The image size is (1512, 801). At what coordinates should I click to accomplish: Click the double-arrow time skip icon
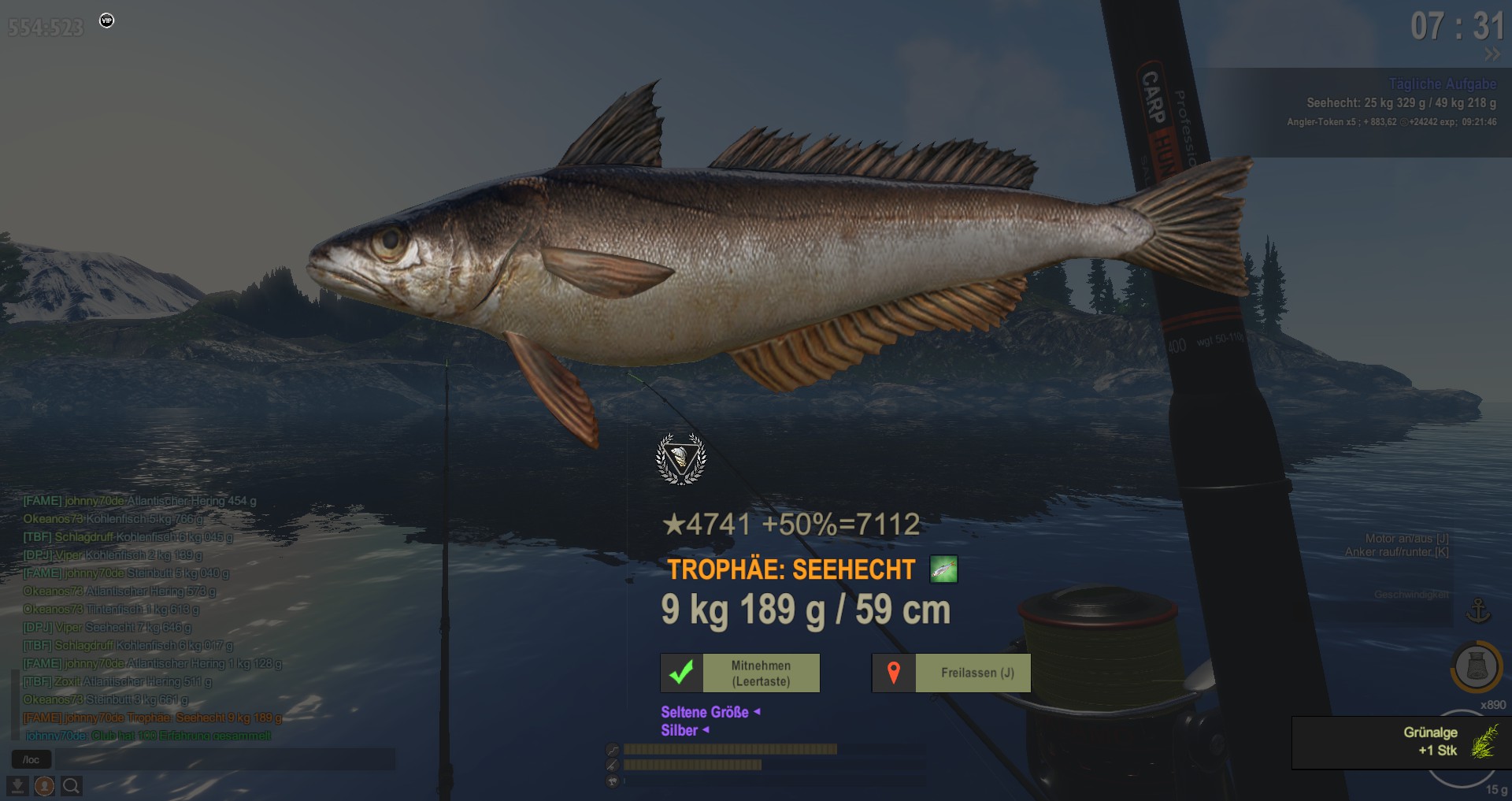[x=1492, y=54]
